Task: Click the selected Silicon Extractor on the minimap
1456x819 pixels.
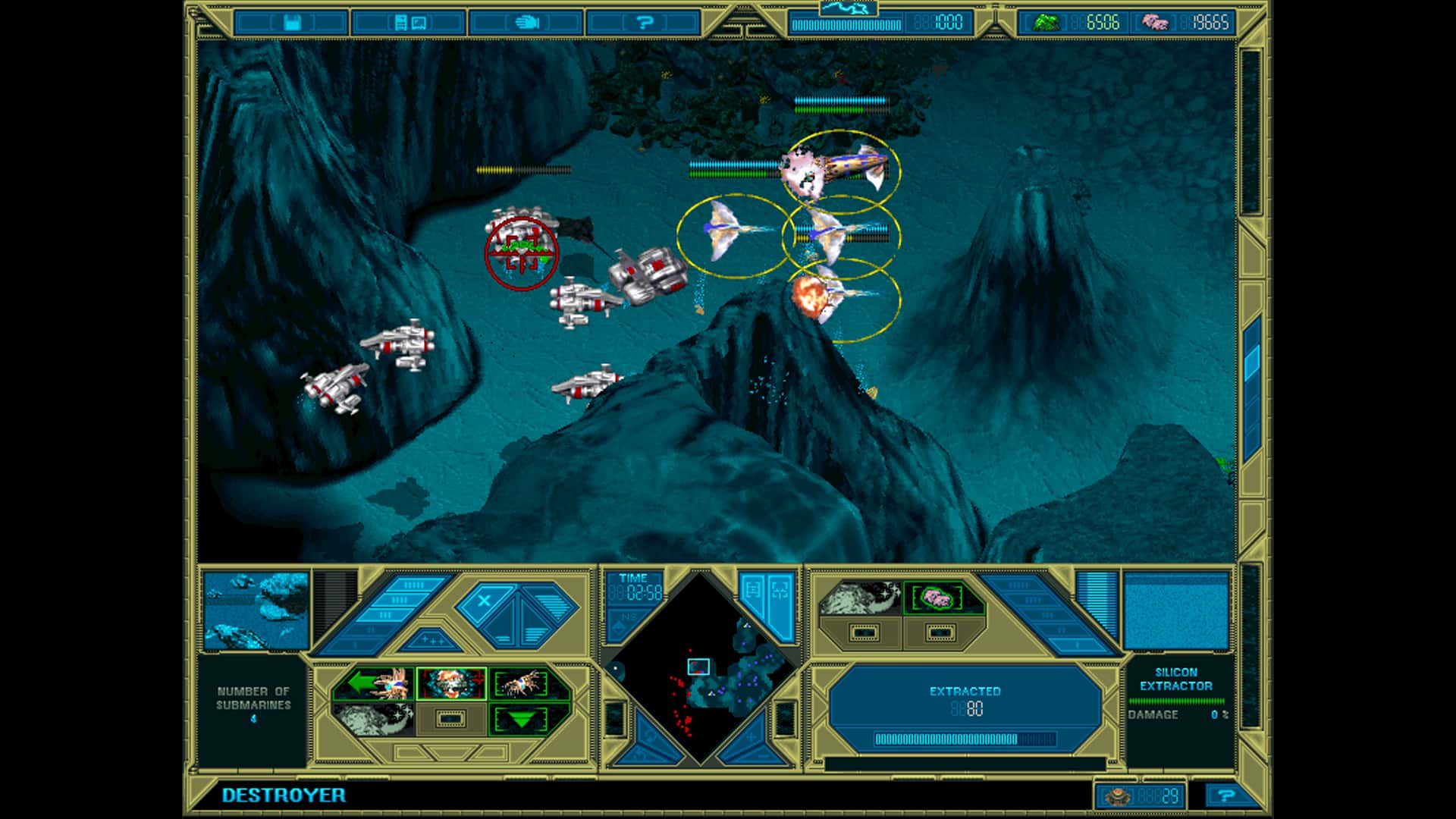Action: click(x=699, y=667)
